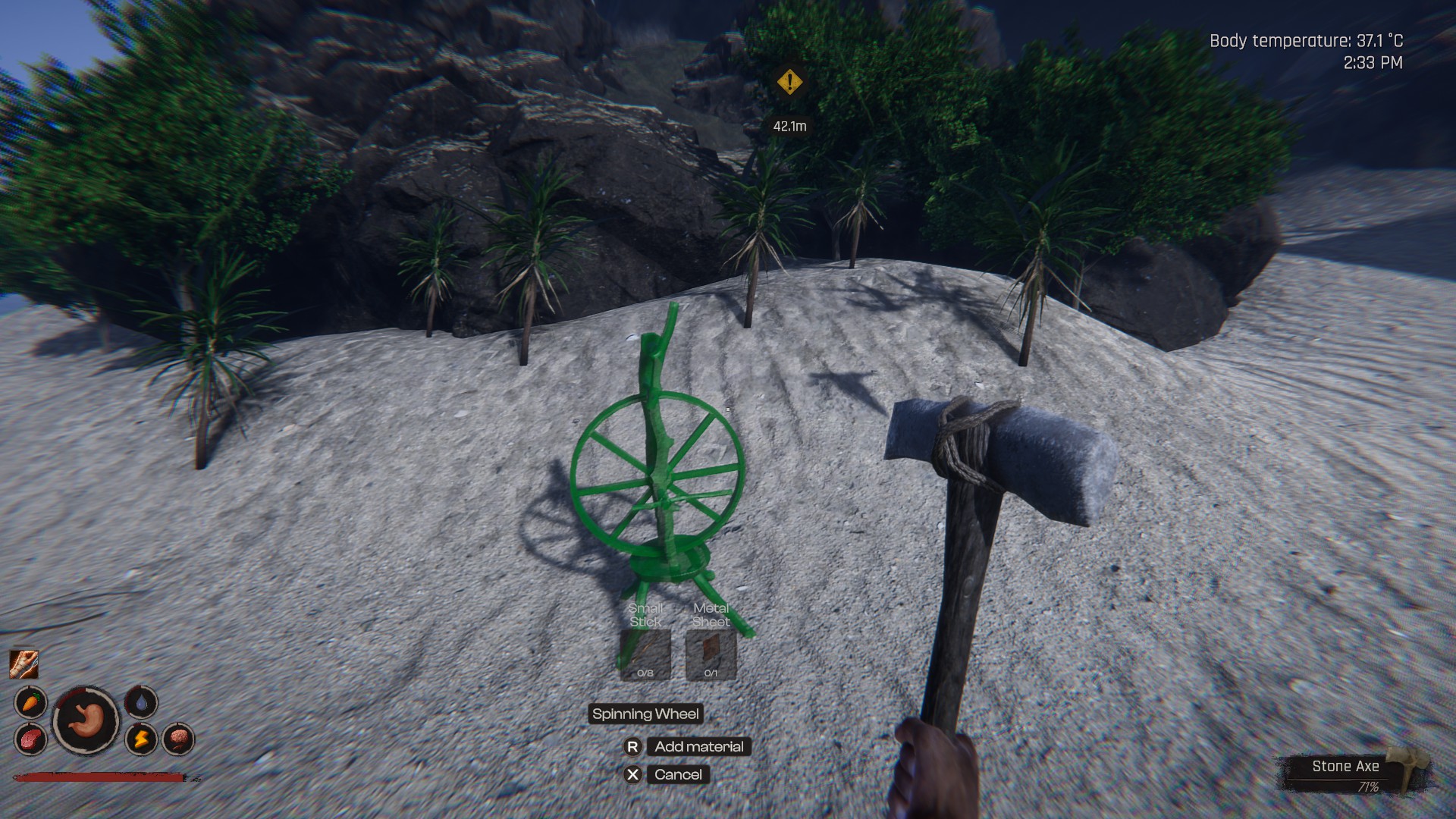Click the stomach hunger icon
The width and height of the screenshot is (1456, 819).
pos(86,720)
